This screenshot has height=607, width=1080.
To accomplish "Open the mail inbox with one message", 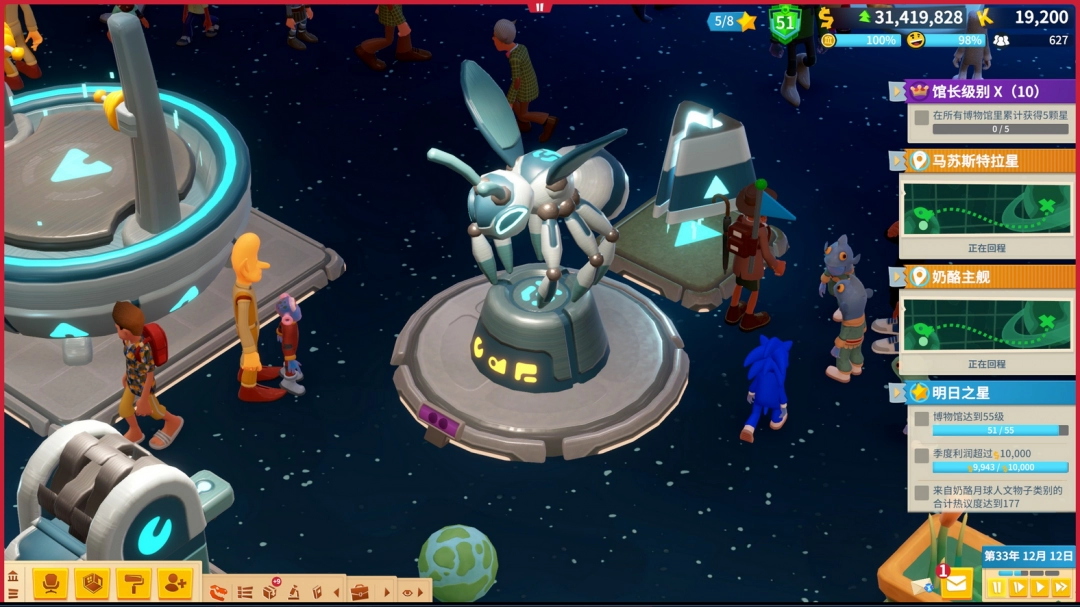I will [956, 582].
